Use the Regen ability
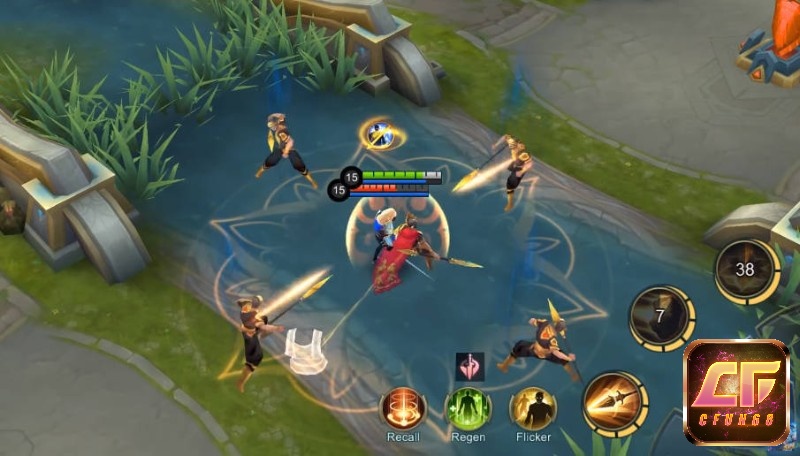 (x=467, y=408)
